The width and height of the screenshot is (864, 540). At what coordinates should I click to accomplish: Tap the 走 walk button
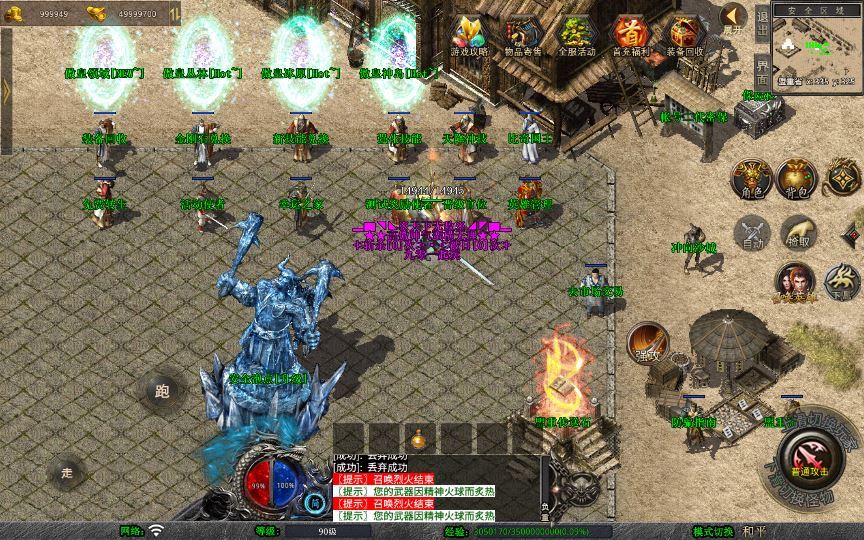coord(68,471)
